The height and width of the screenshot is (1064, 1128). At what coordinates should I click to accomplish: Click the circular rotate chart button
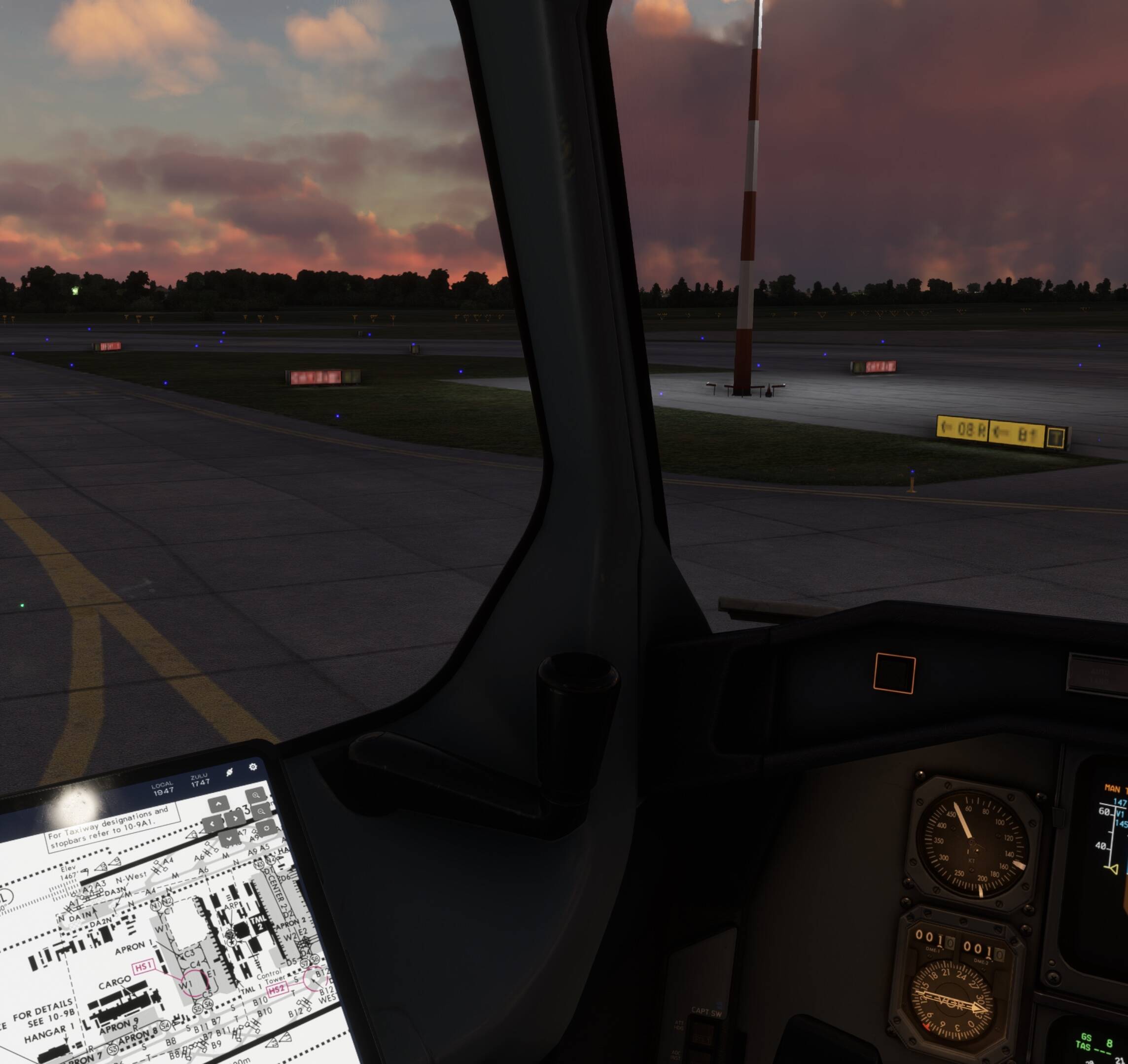tap(266, 828)
